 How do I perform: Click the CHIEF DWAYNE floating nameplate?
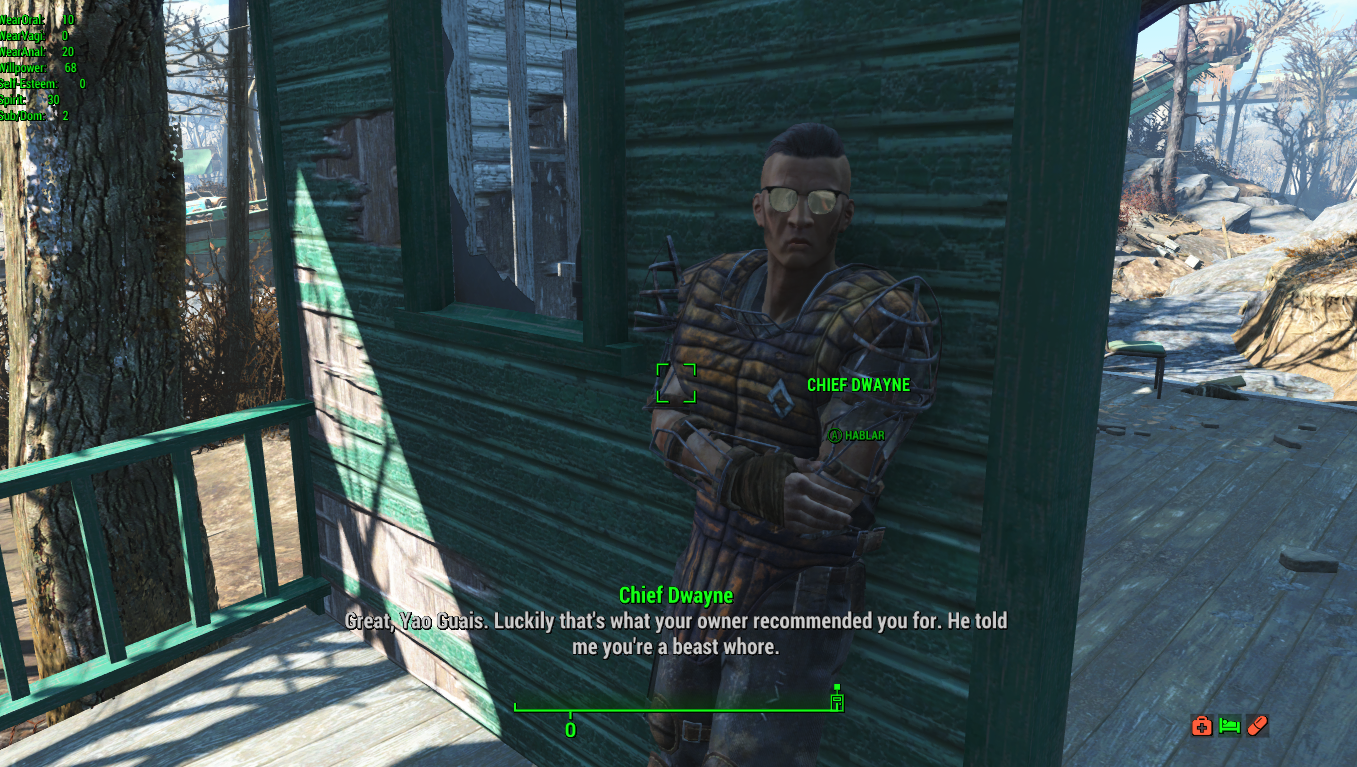[x=857, y=385]
